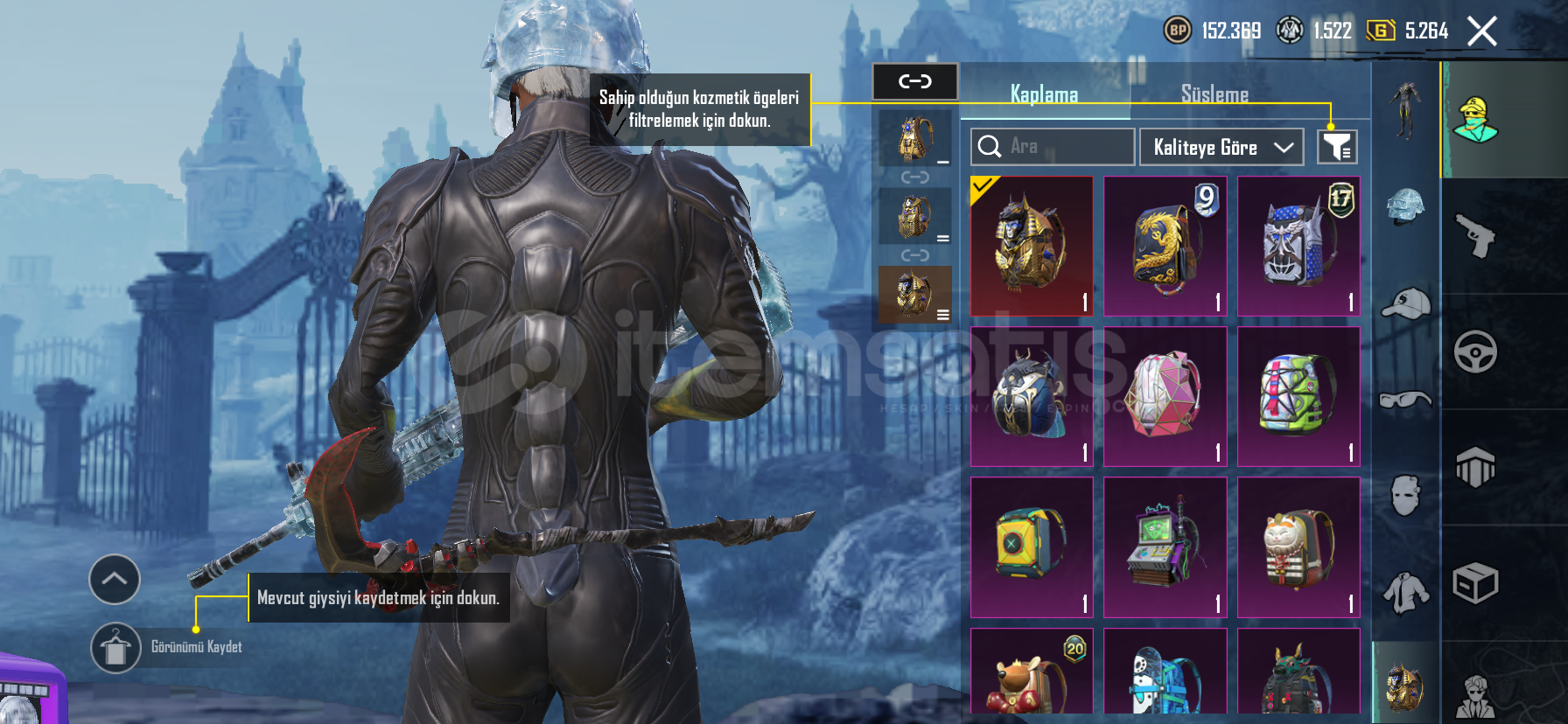Show the glasses category
This screenshot has width=1568, height=724.
1405,400
